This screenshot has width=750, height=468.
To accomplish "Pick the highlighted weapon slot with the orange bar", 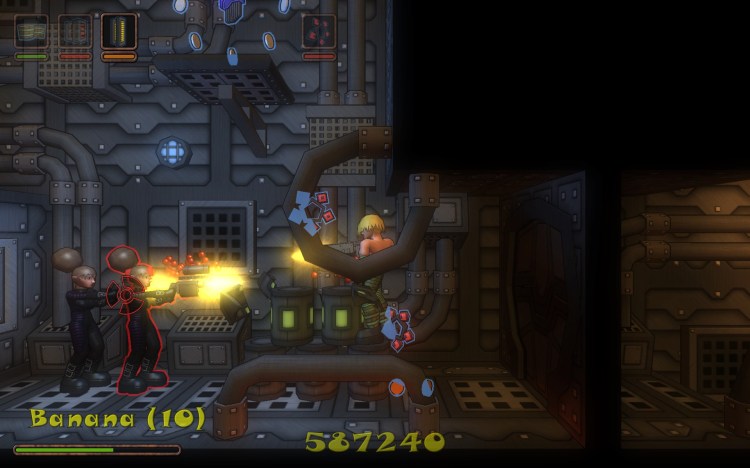I will click(x=119, y=31).
